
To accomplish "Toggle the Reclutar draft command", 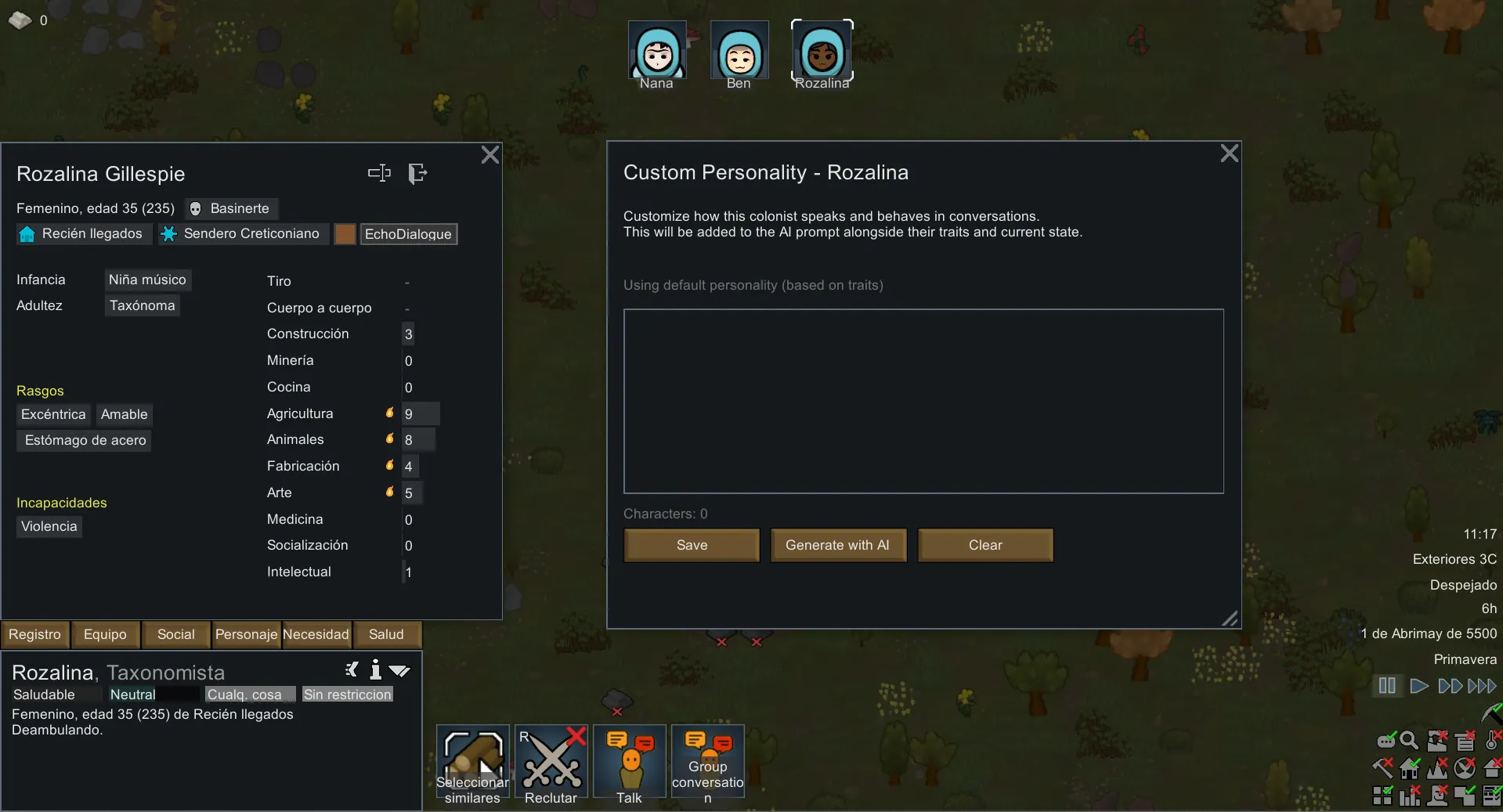I will pyautogui.click(x=551, y=763).
